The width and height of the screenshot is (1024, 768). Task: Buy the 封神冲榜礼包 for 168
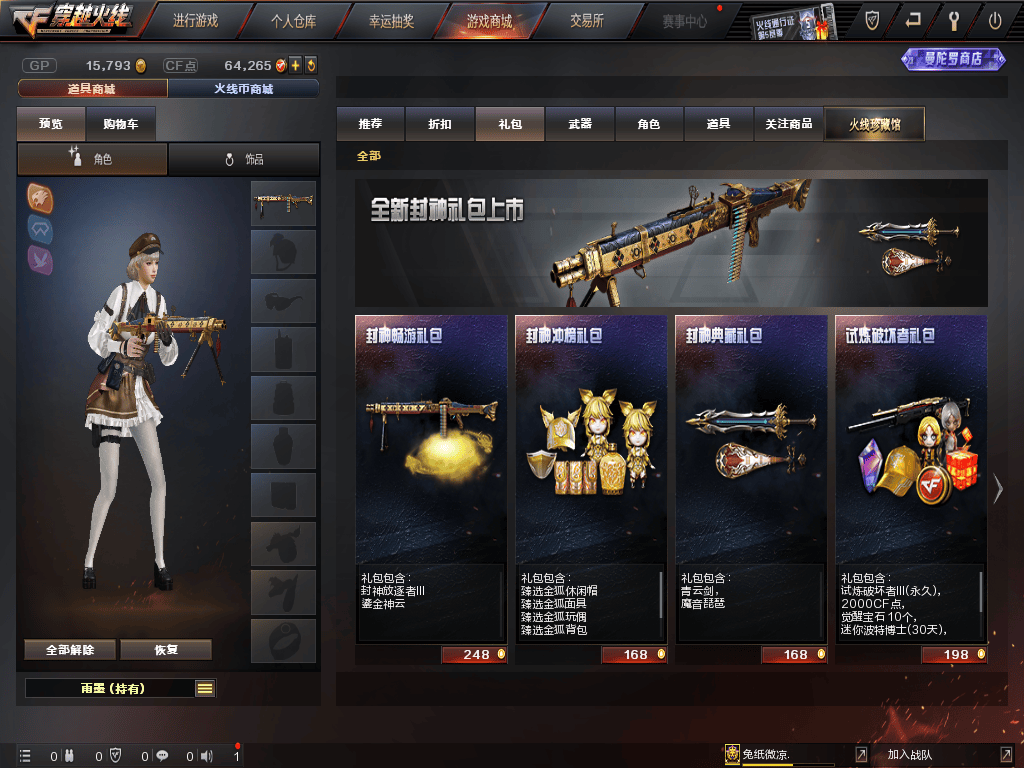636,655
